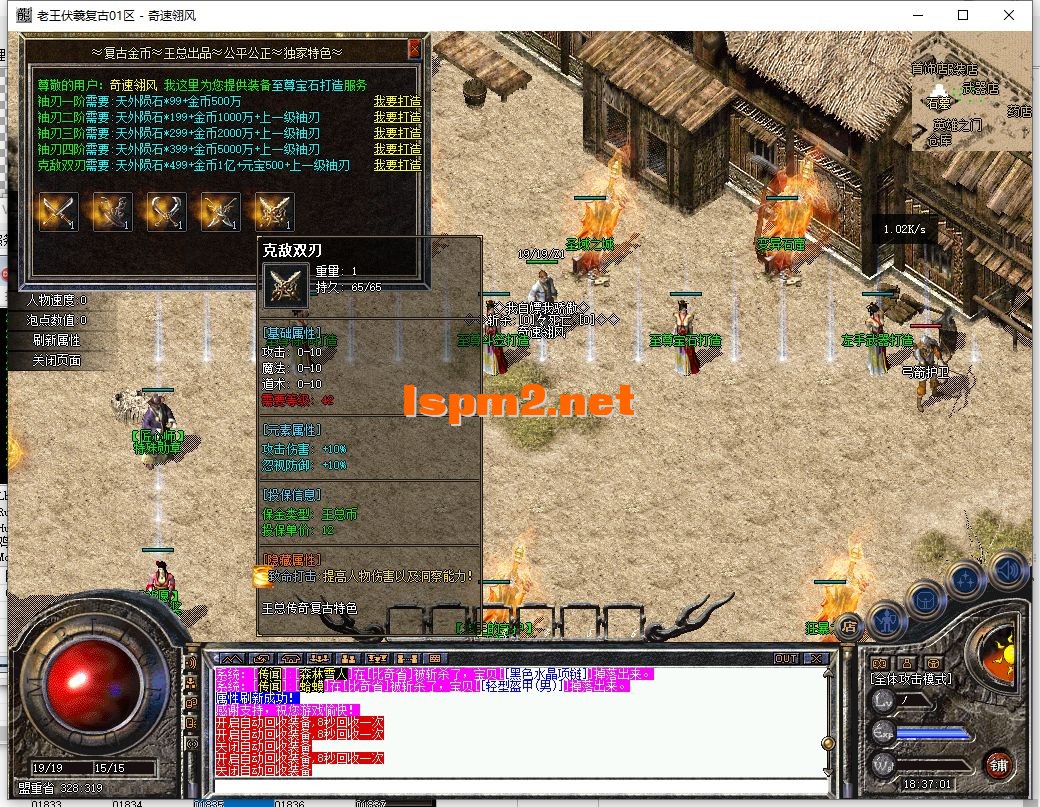Click 我要打造 for 袖刃三阶
The height and width of the screenshot is (807, 1040).
point(397,133)
